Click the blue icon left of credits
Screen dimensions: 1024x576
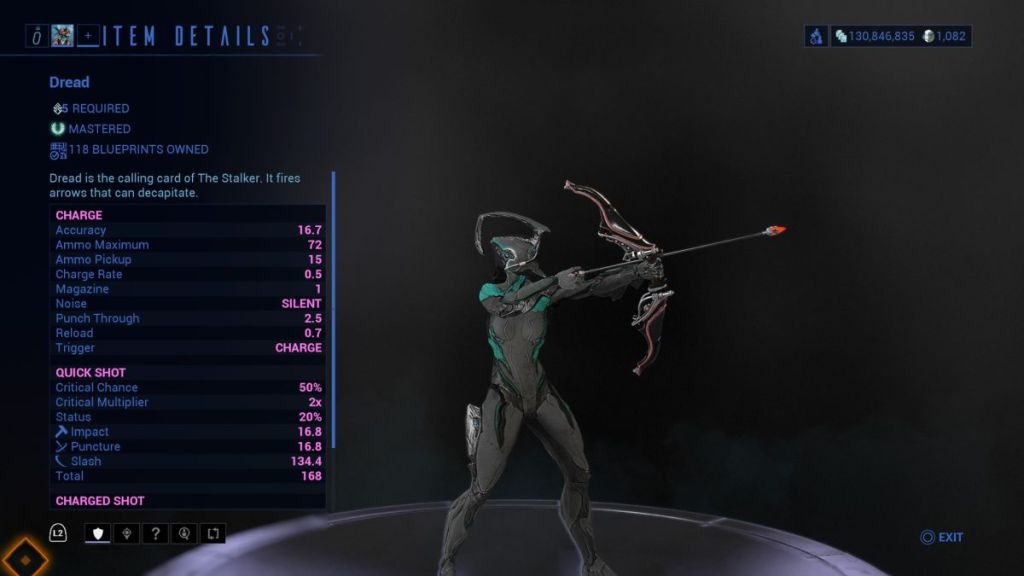[x=816, y=36]
